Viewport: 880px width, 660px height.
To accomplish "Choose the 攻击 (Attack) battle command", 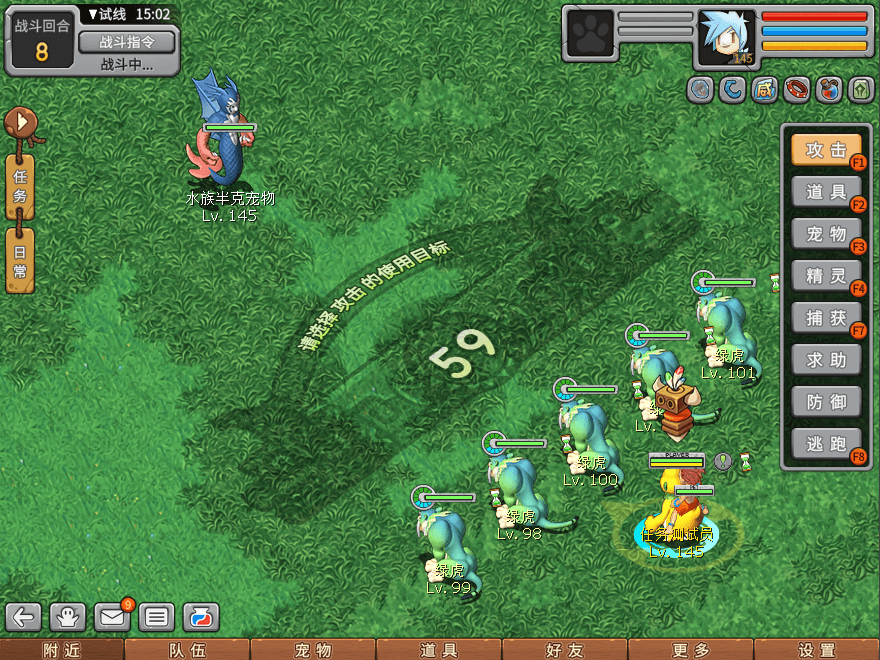I will click(x=826, y=150).
